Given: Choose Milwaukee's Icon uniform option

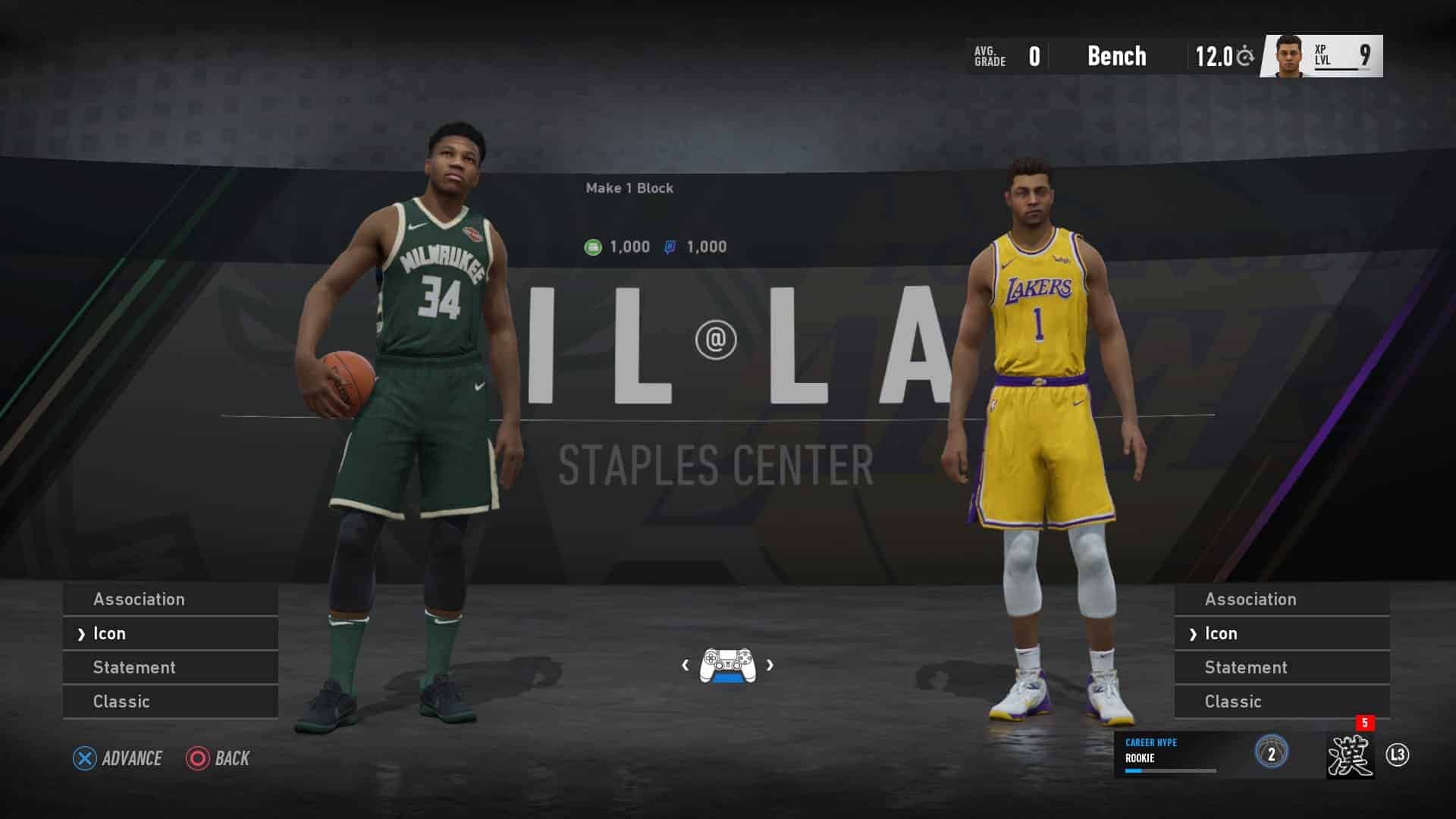Looking at the screenshot, I should [170, 633].
